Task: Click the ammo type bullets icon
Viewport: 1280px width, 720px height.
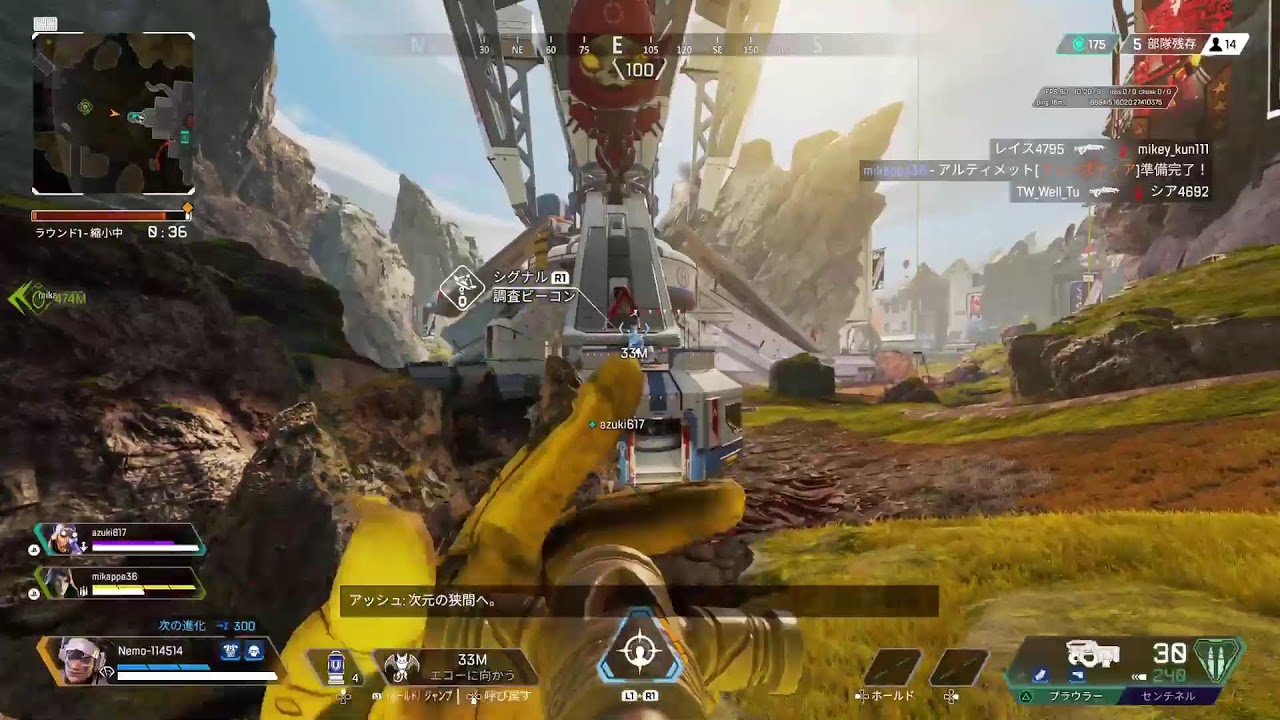Action: point(1218,660)
